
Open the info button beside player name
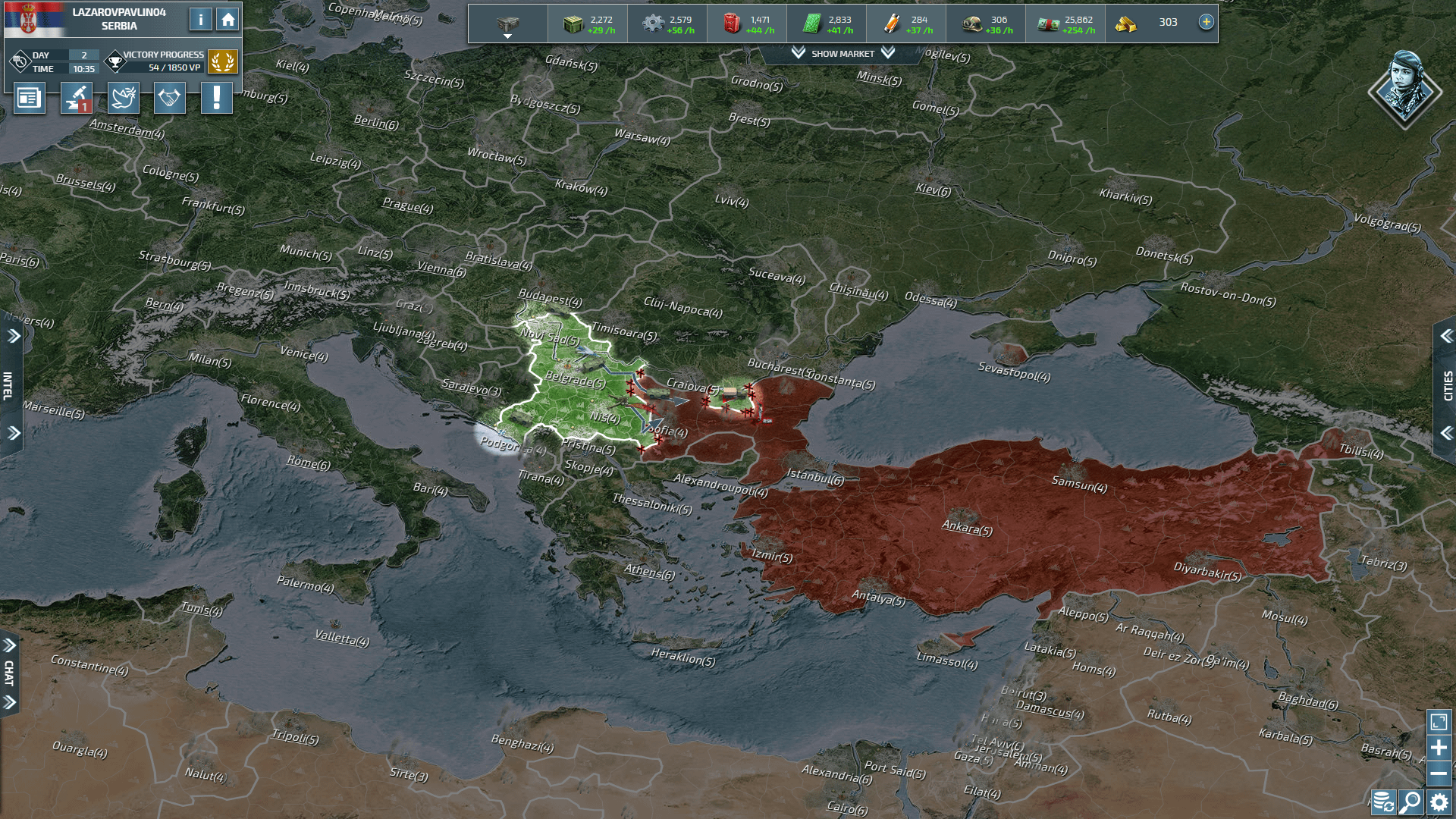tap(200, 20)
